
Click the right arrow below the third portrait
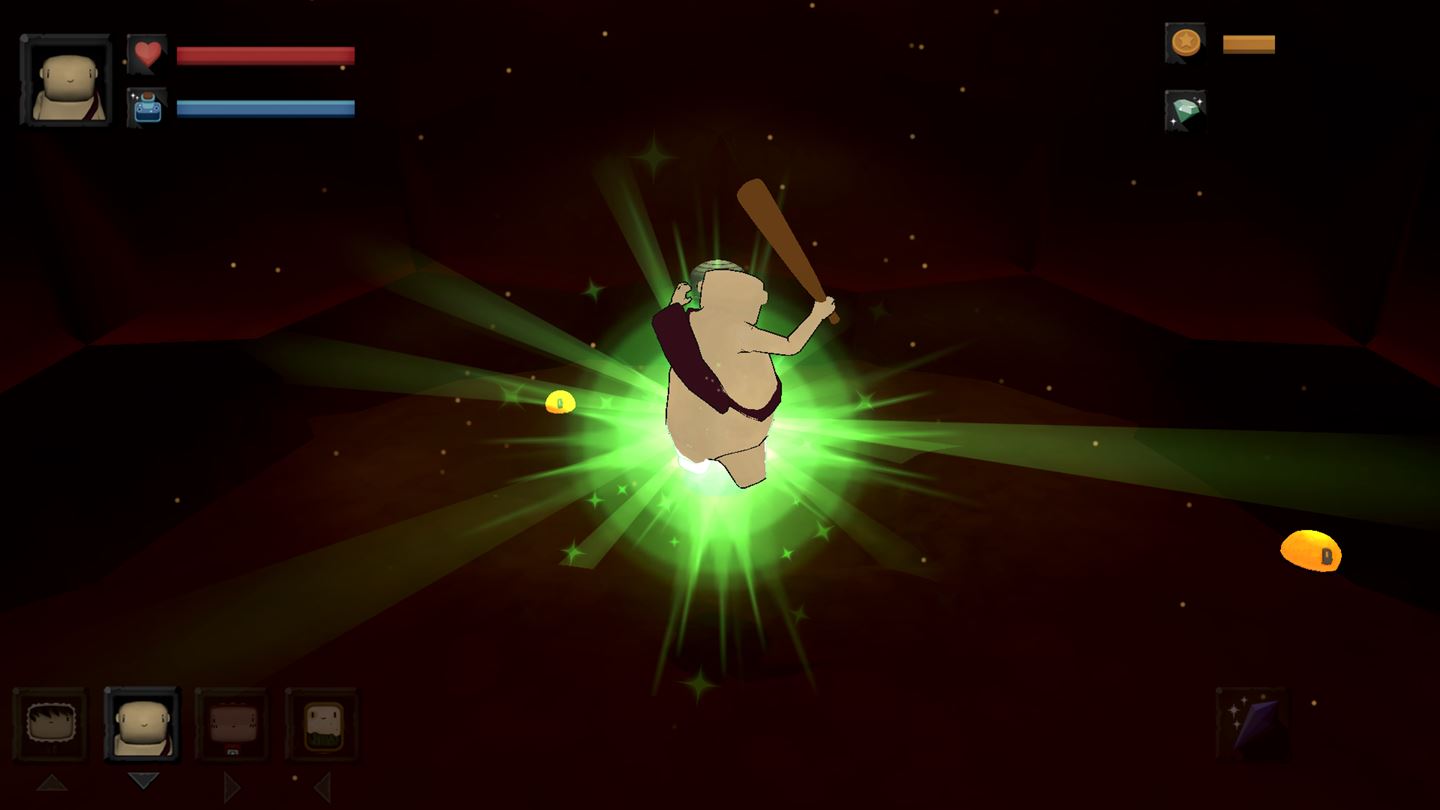pyautogui.click(x=233, y=787)
